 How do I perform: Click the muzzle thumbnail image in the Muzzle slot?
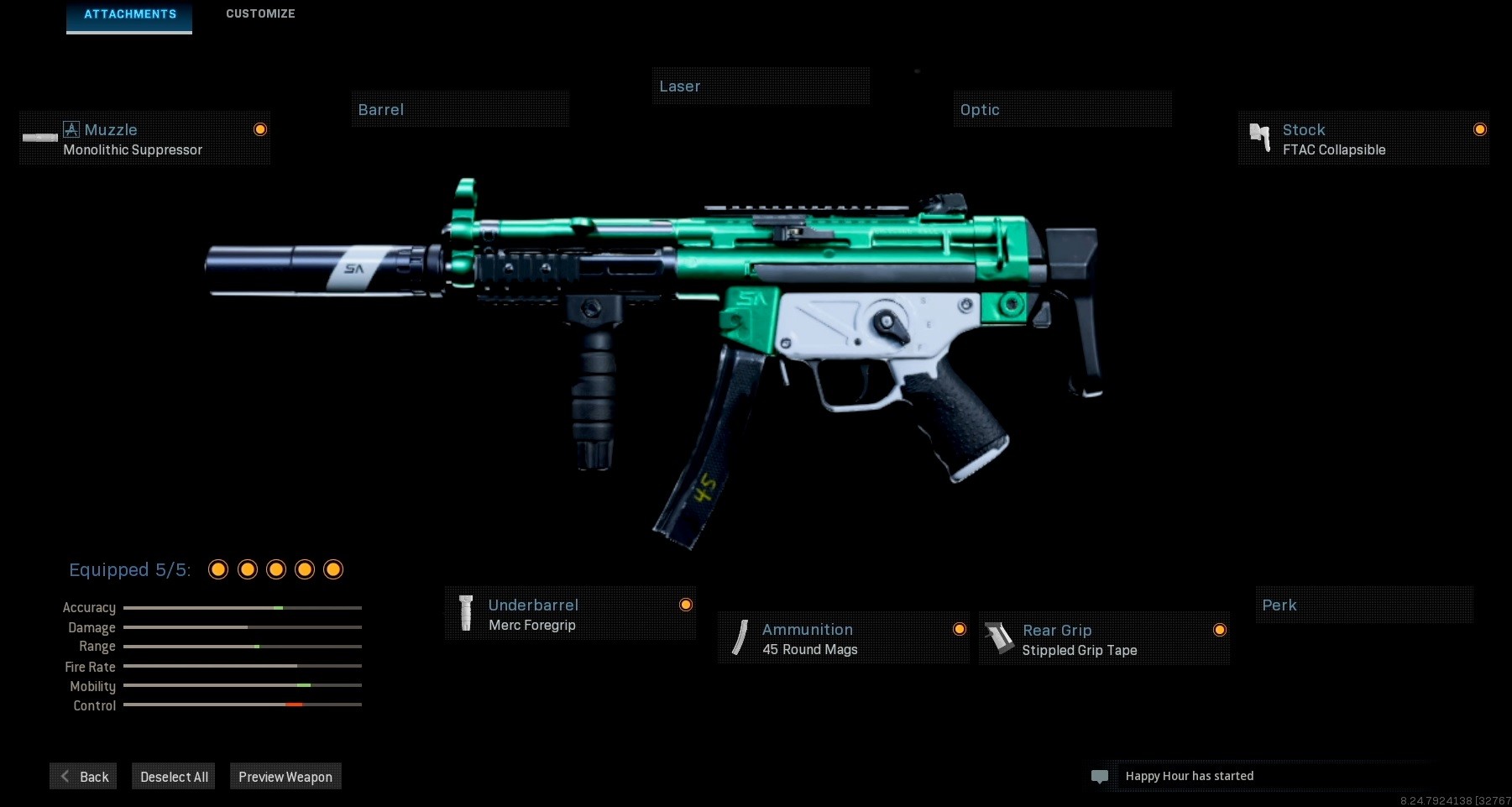(39, 137)
